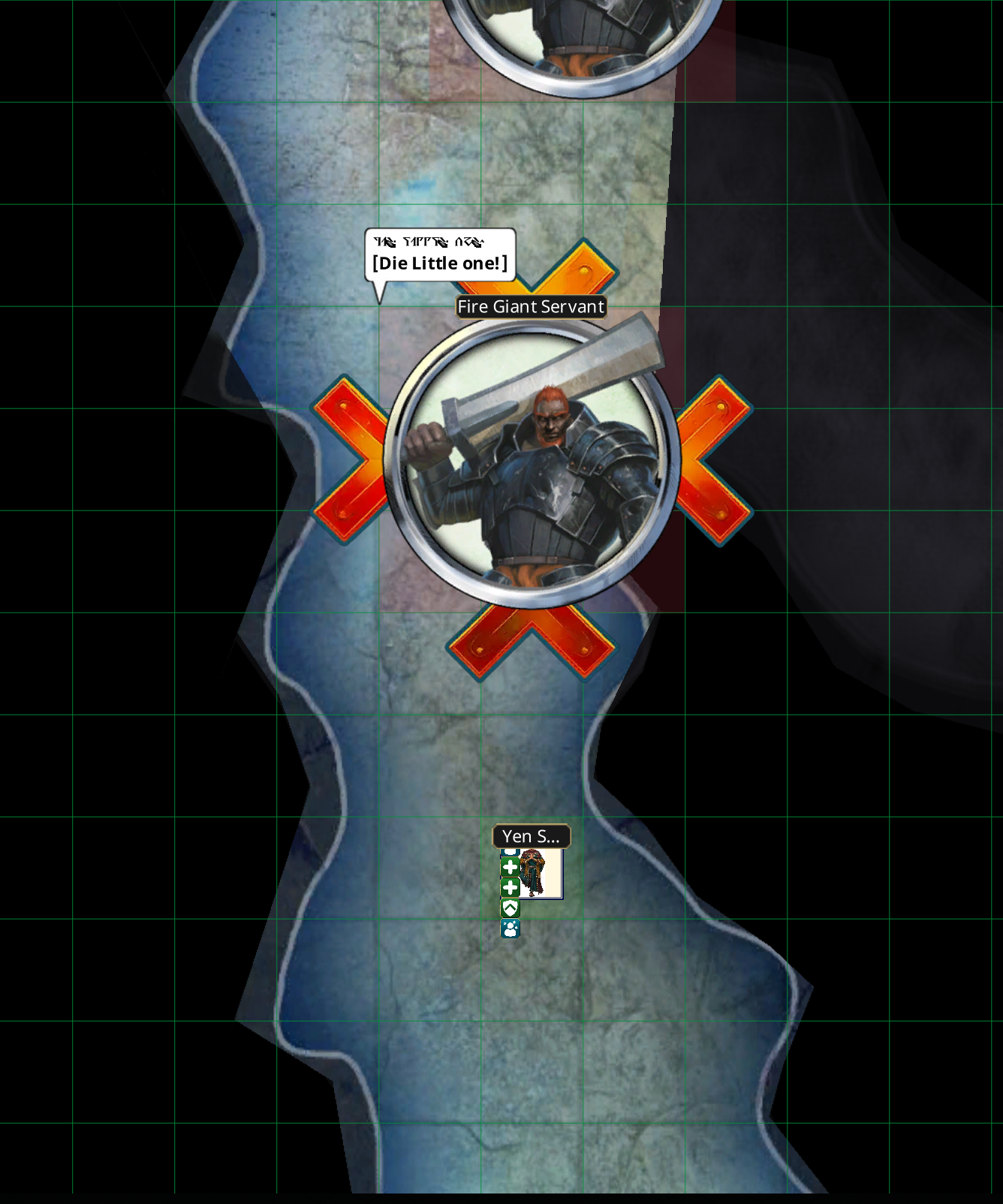The height and width of the screenshot is (1204, 1003).
Task: Click the runic giant-language text in the bubble
Action: click(431, 242)
